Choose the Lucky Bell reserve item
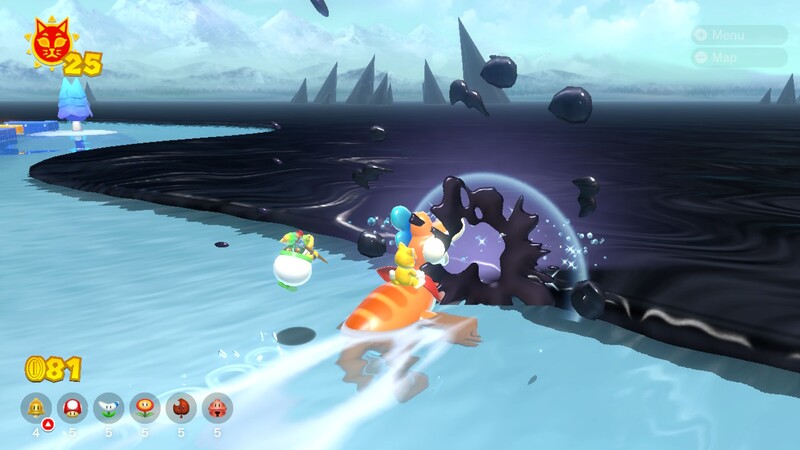Viewport: 800px width, 450px height. (x=217, y=407)
